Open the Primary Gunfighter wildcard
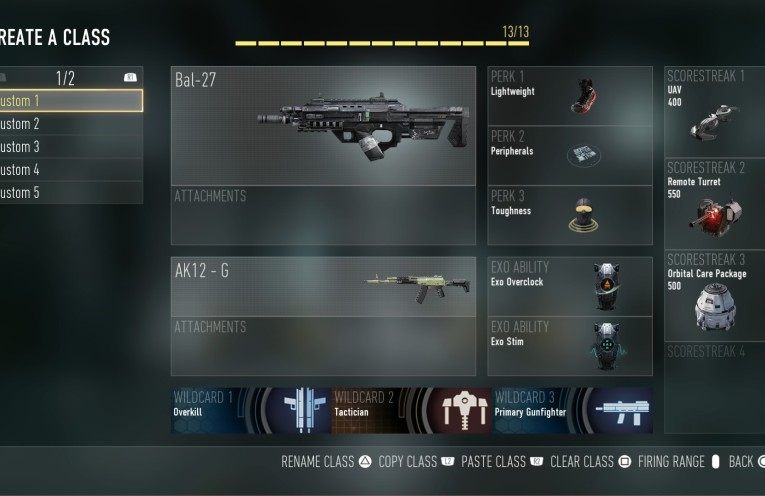The height and width of the screenshot is (496, 765). pos(572,410)
